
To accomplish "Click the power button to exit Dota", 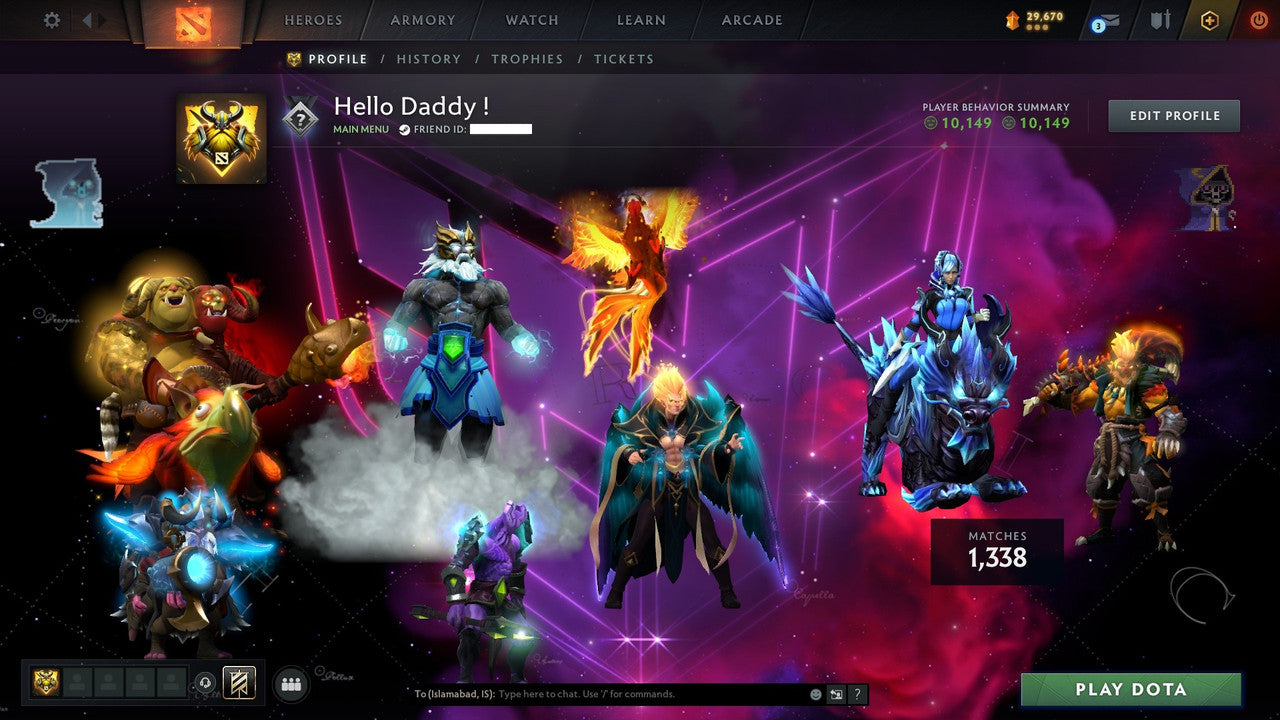I will [1257, 18].
